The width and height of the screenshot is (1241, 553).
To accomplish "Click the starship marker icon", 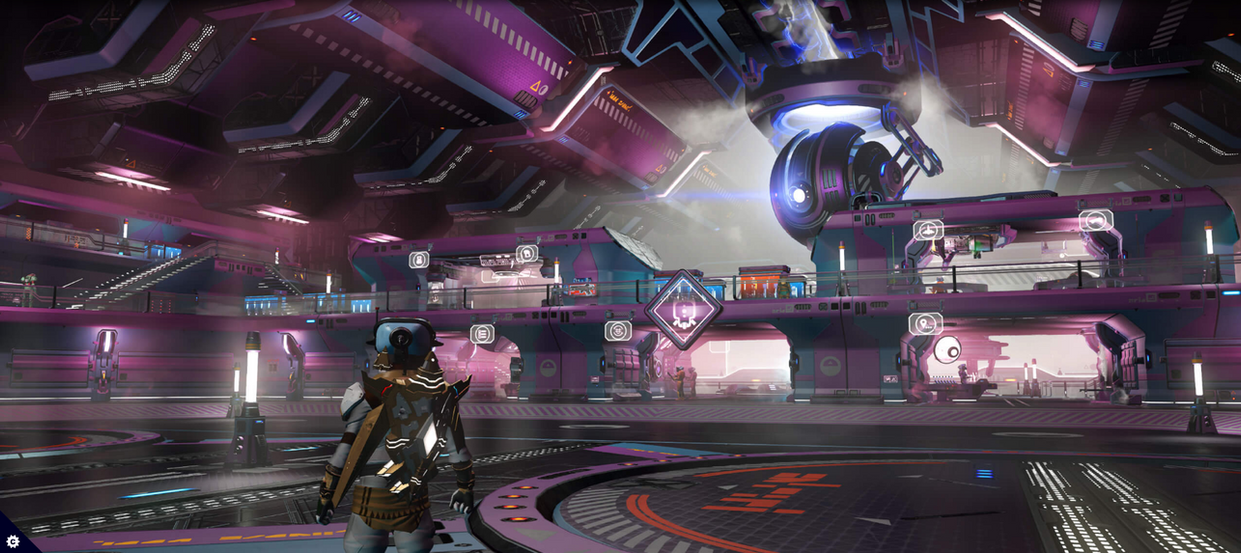I will 928,230.
